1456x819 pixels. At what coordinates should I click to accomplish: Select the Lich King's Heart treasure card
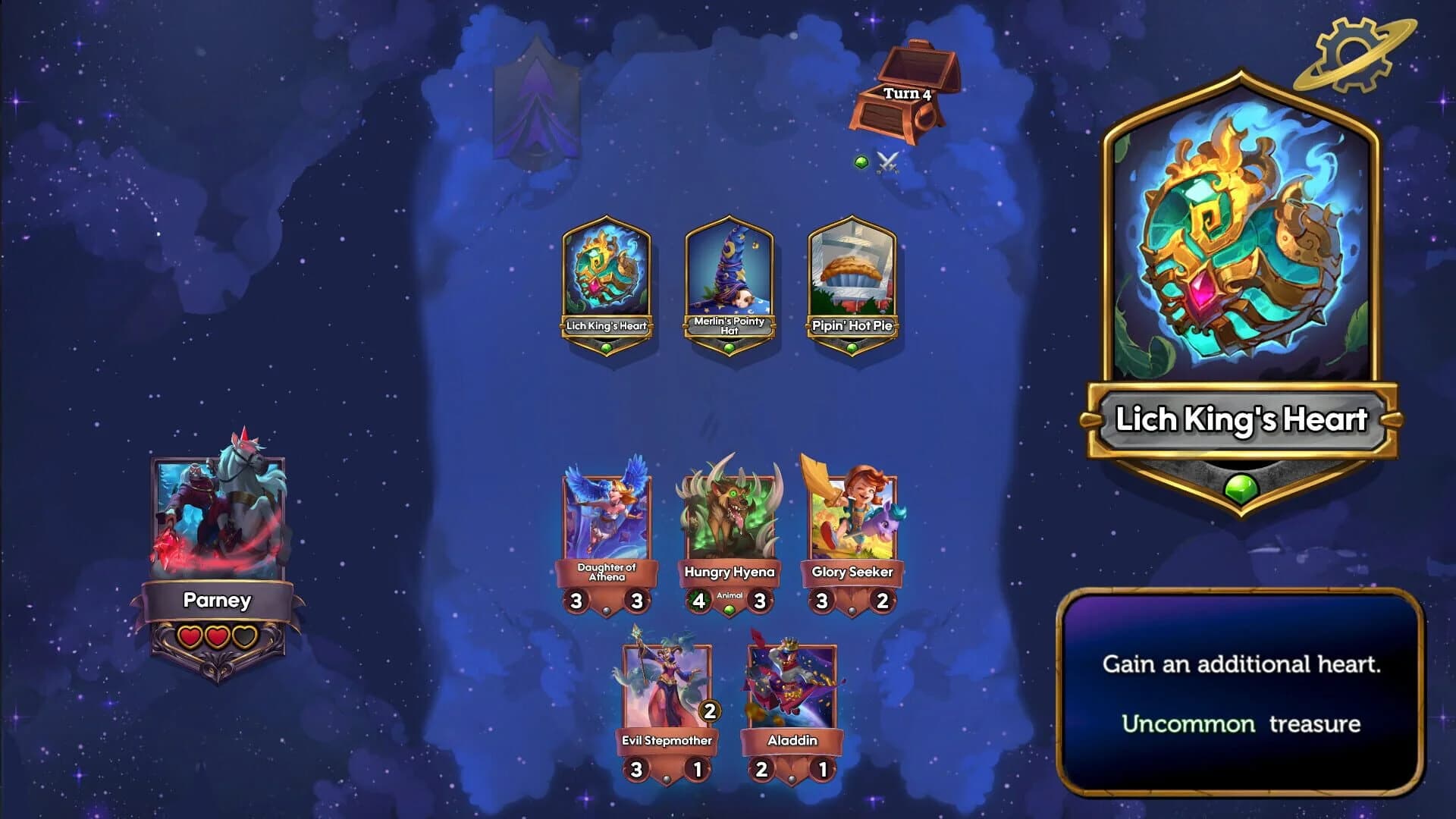[607, 281]
